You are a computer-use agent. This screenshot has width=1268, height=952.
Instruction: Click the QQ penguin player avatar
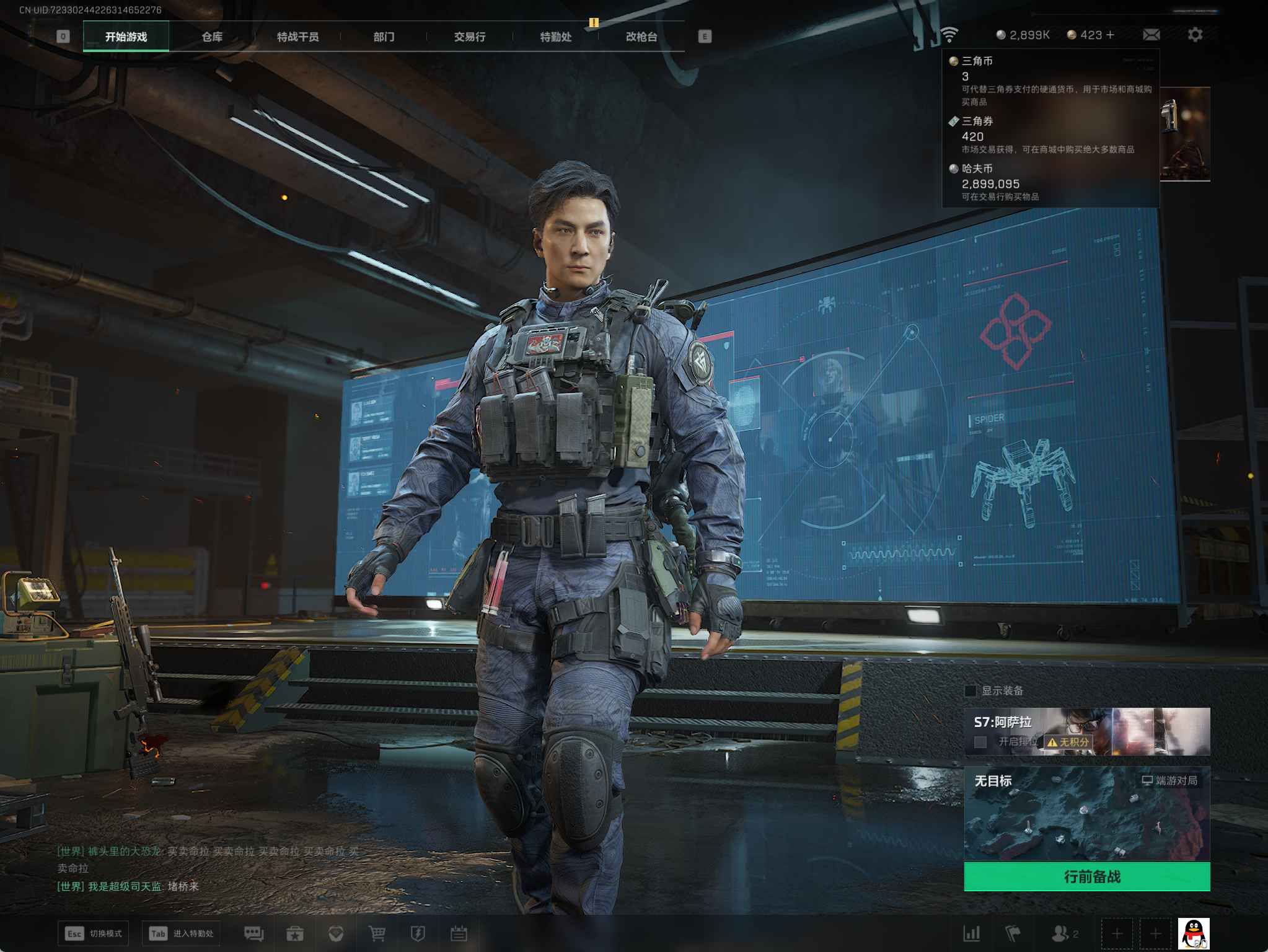(1193, 933)
